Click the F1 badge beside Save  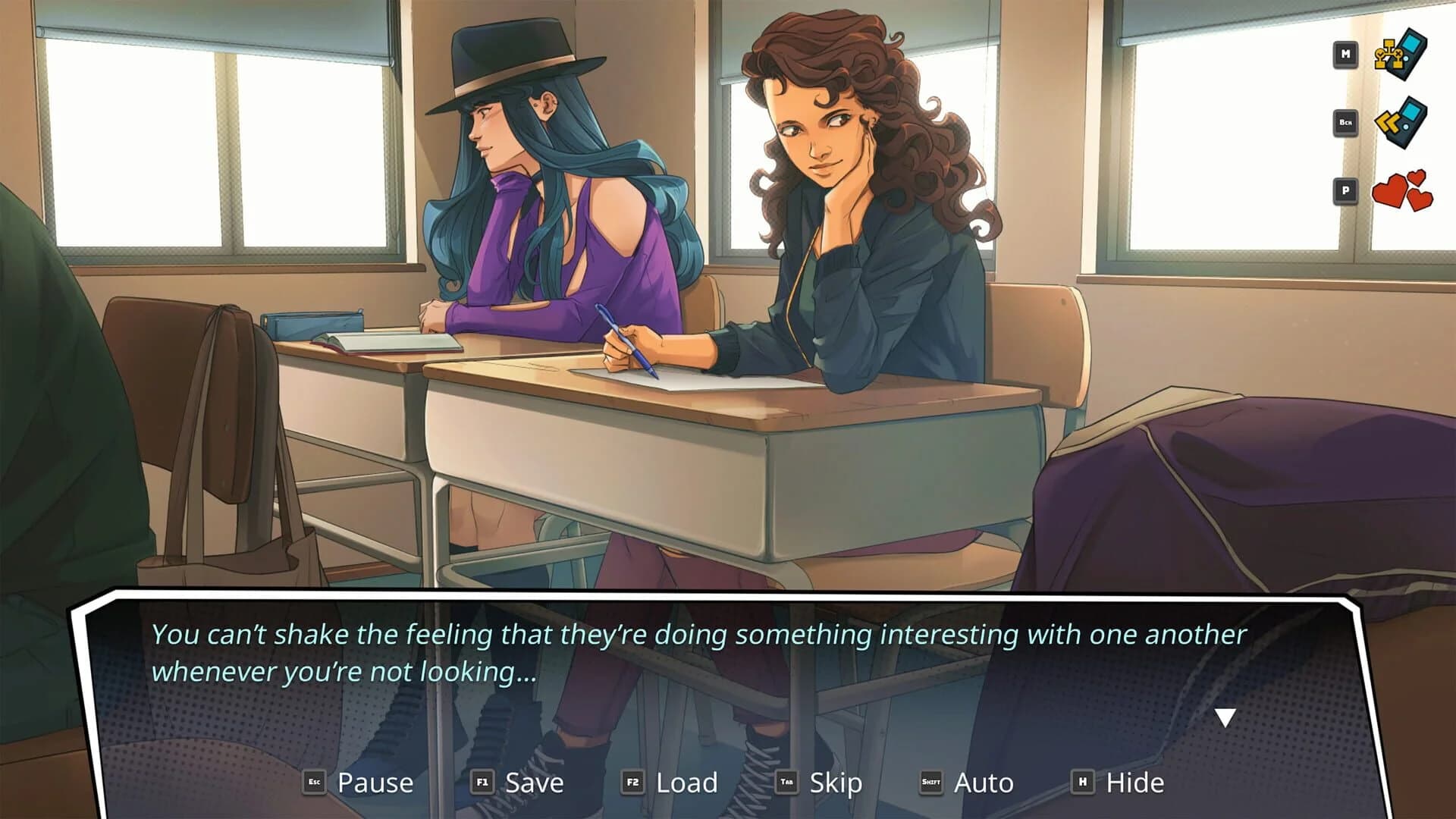[x=481, y=783]
